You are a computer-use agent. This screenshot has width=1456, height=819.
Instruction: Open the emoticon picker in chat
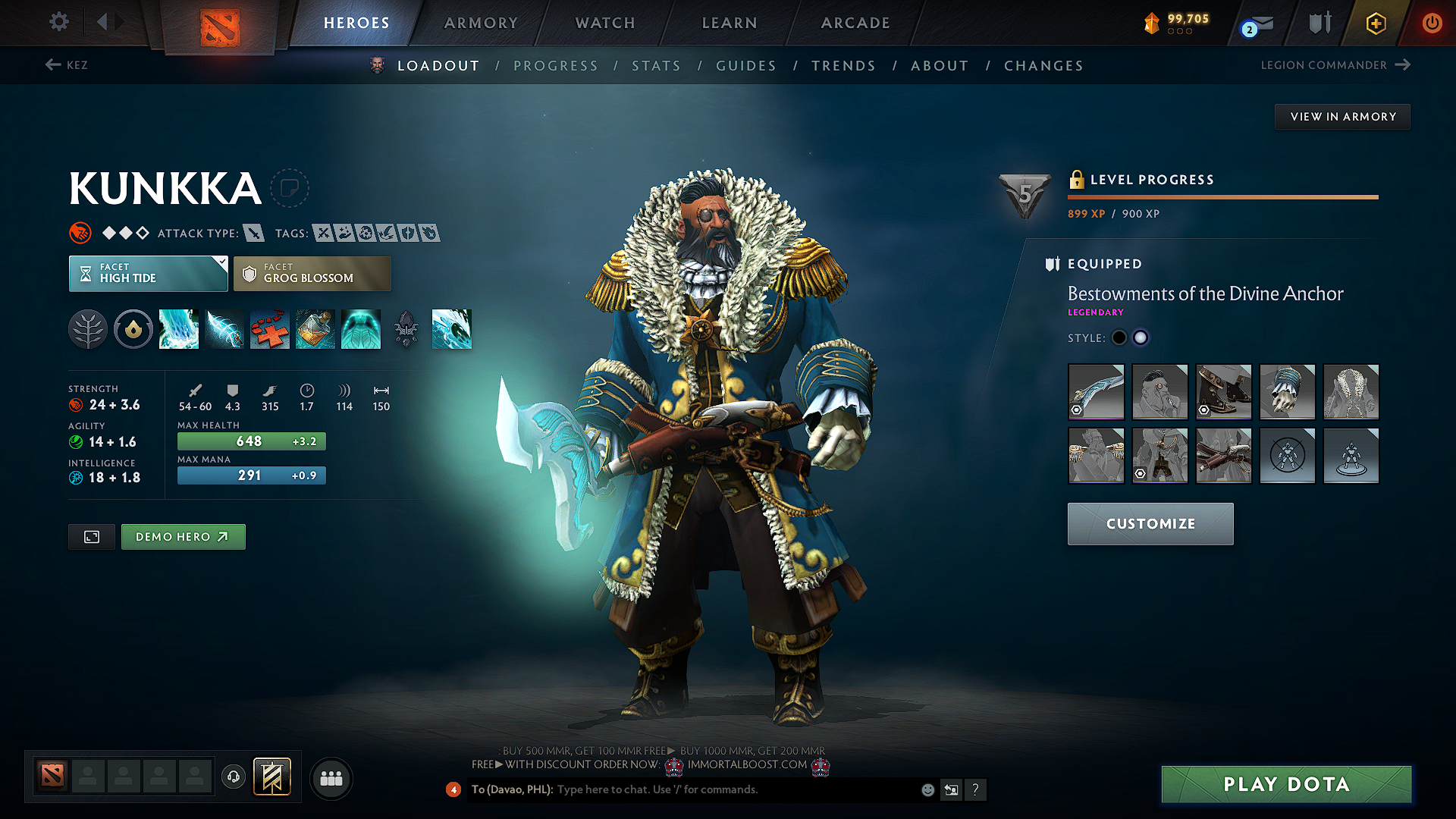[x=927, y=789]
